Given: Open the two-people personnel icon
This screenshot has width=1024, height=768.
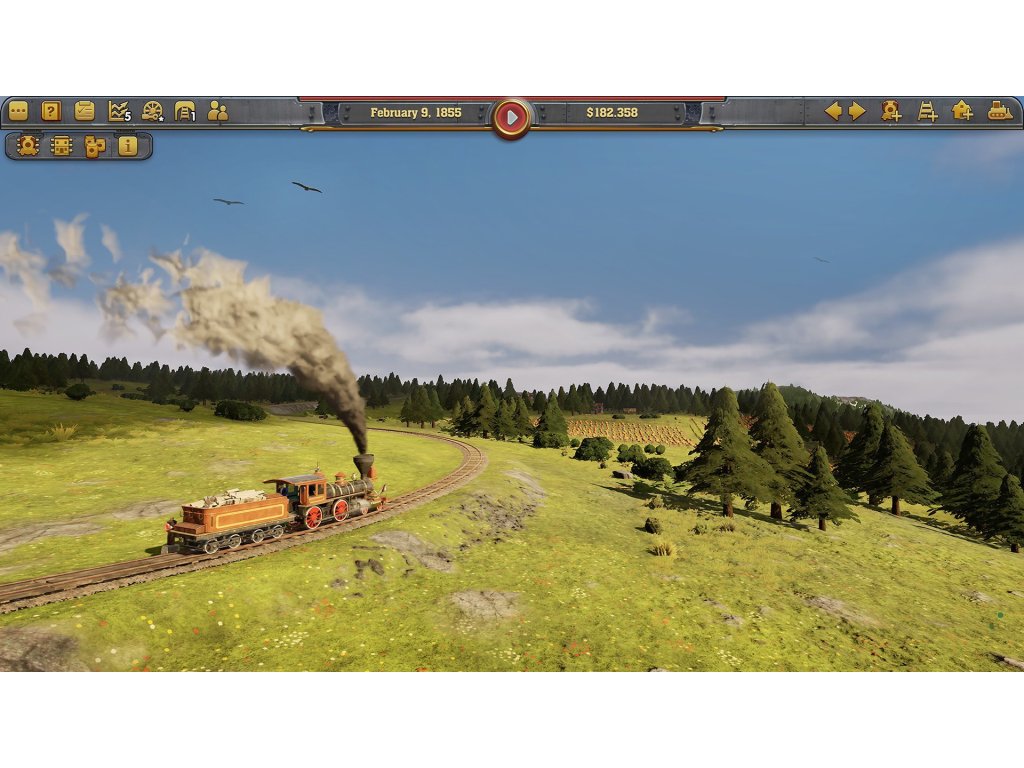Looking at the screenshot, I should click(217, 111).
